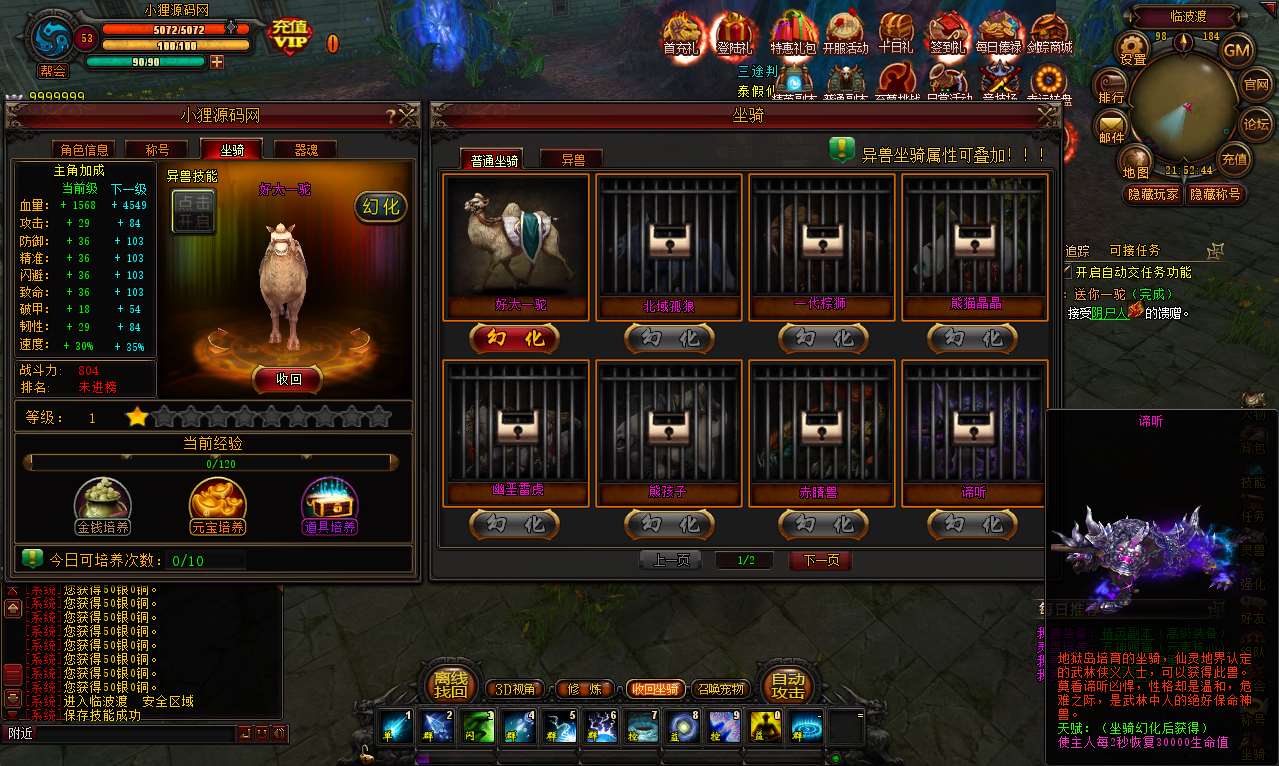
Task: Activate 自动攻击 auto attack
Action: (x=787, y=684)
